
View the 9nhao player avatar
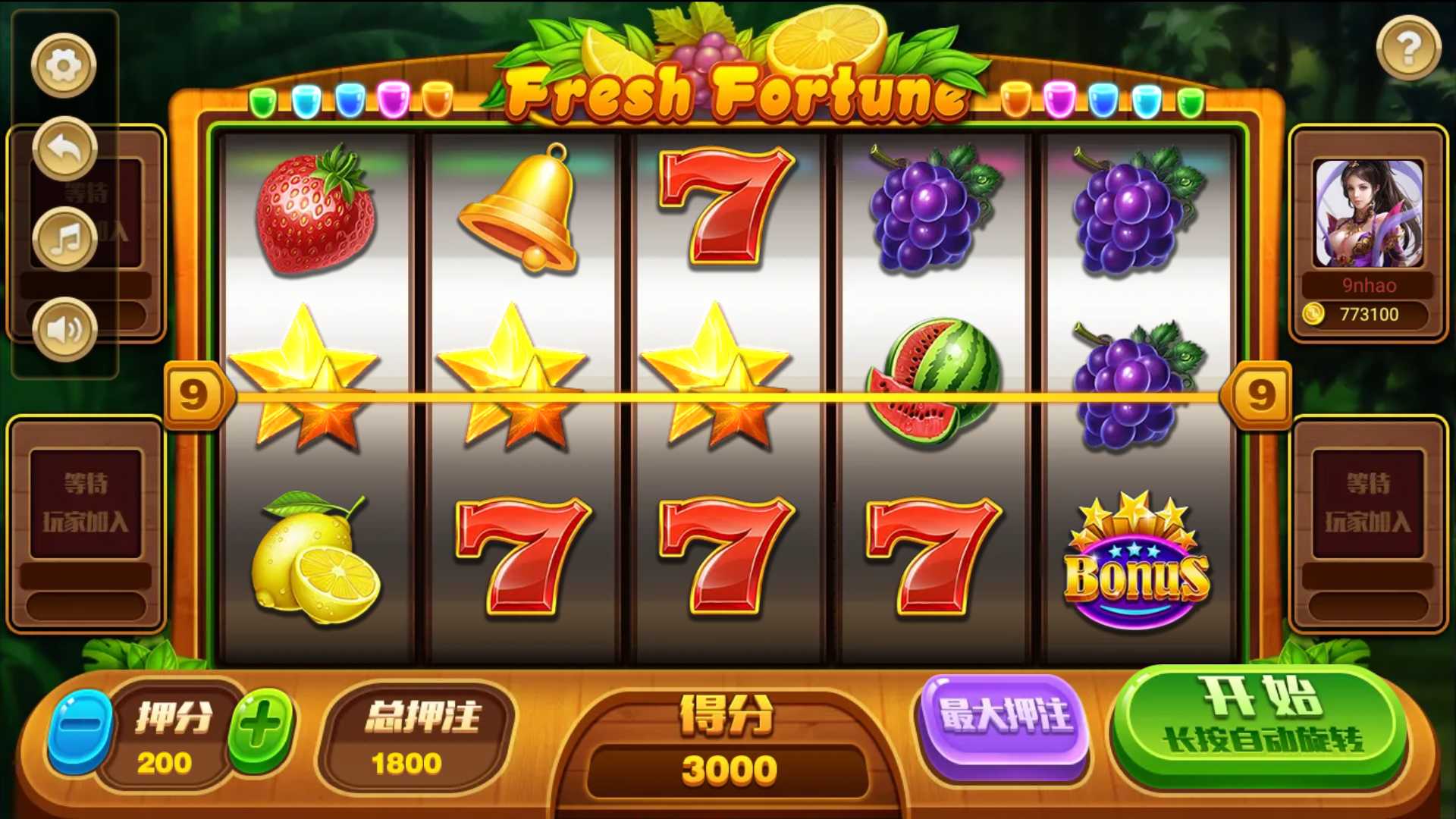pyautogui.click(x=1368, y=213)
